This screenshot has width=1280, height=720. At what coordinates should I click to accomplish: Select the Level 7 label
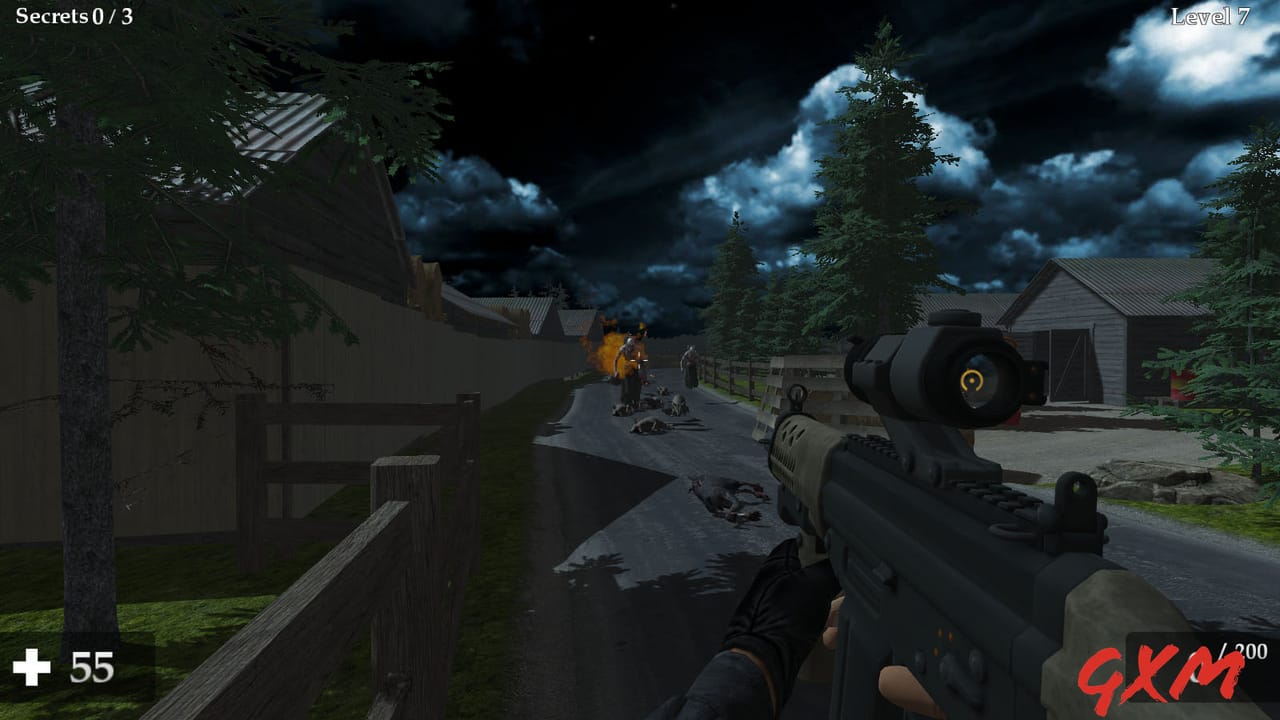(1213, 14)
